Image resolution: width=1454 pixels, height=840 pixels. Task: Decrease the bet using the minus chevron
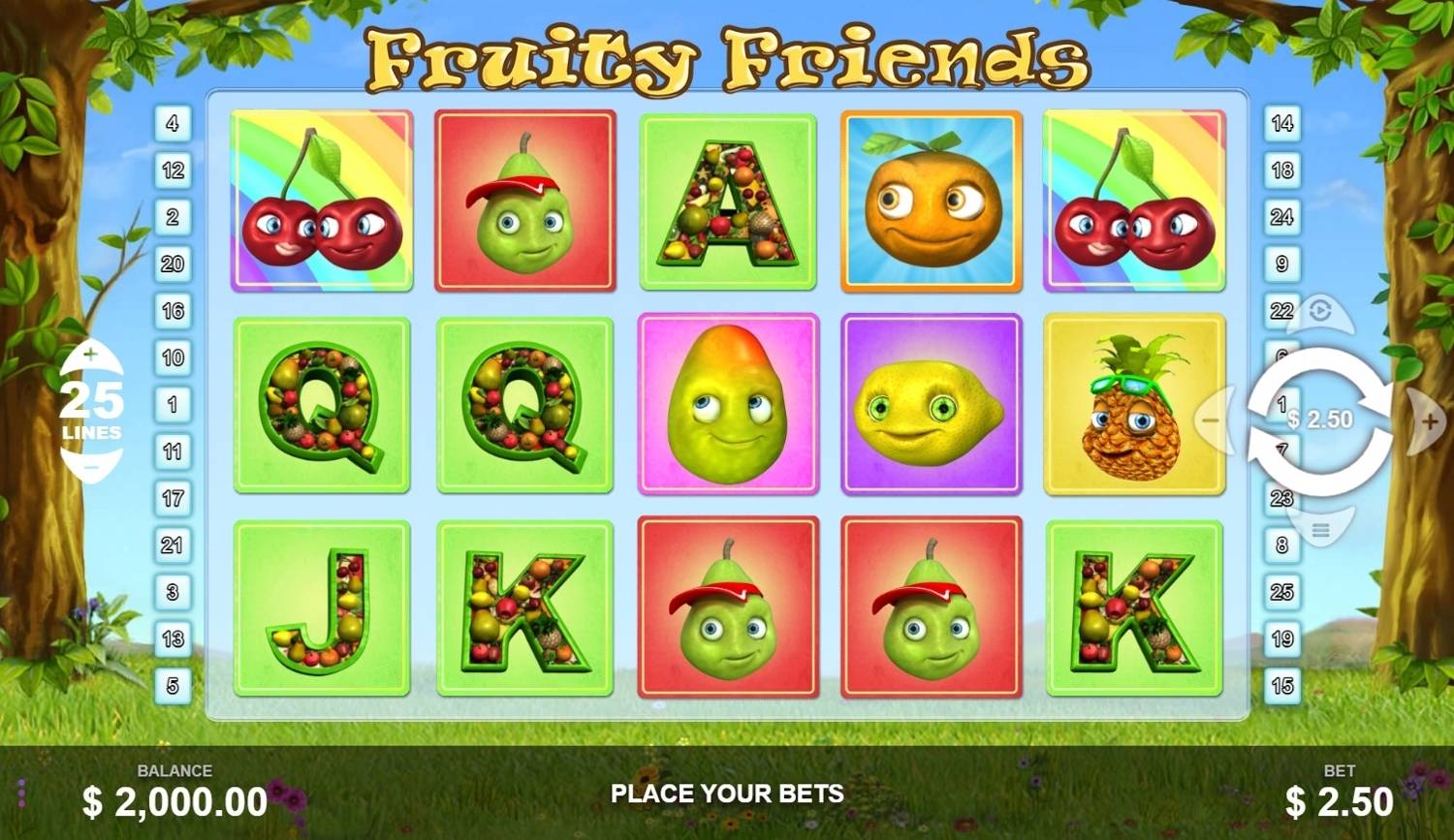tap(1213, 420)
